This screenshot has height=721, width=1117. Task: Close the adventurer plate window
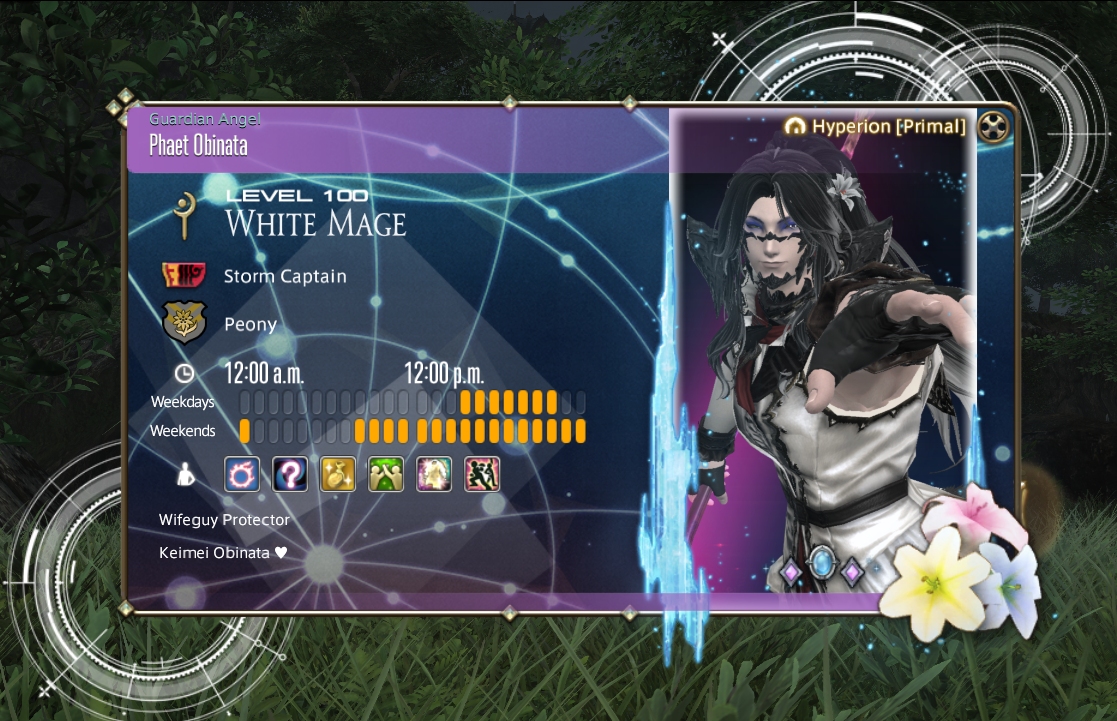click(990, 127)
